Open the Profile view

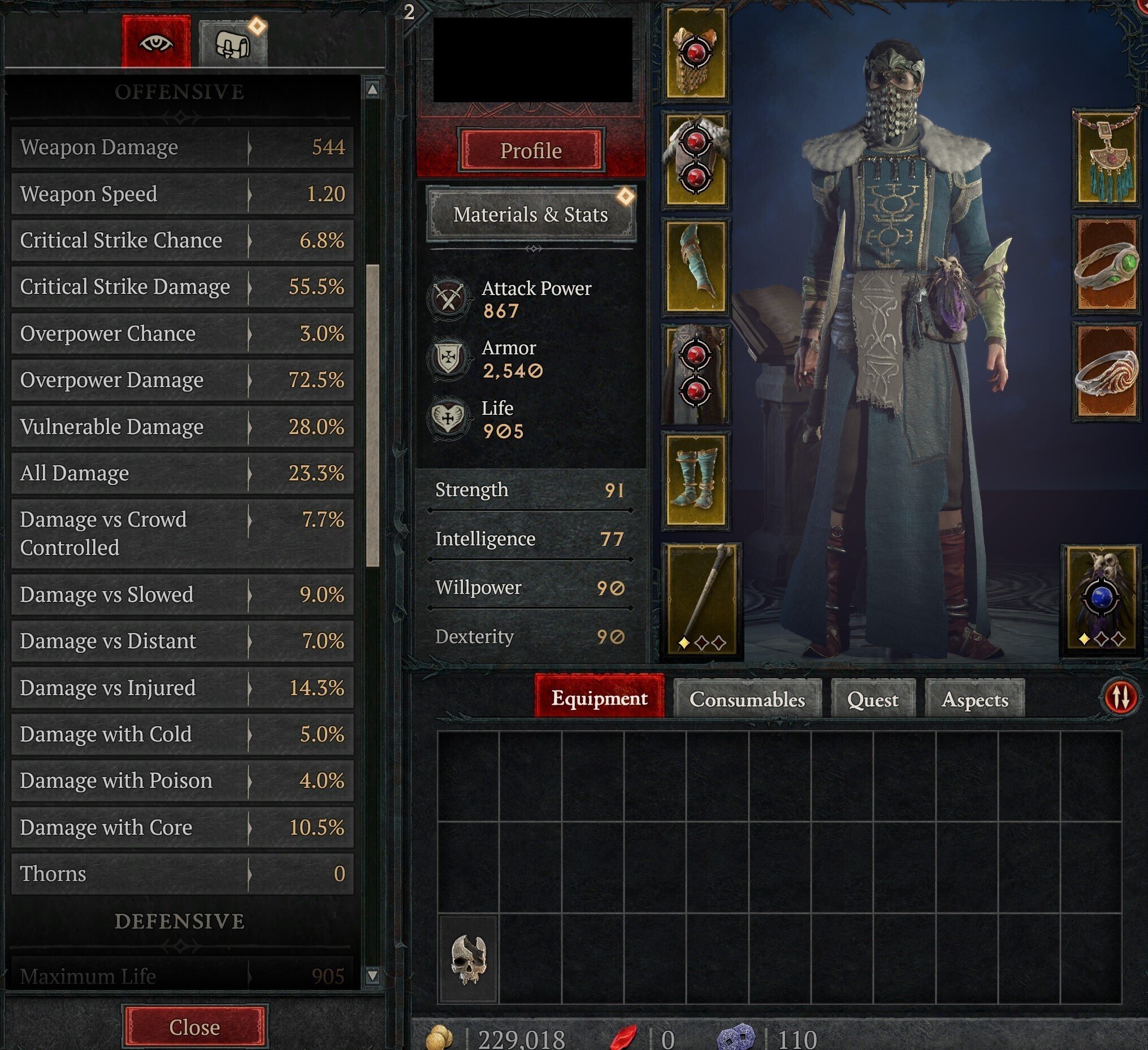531,150
